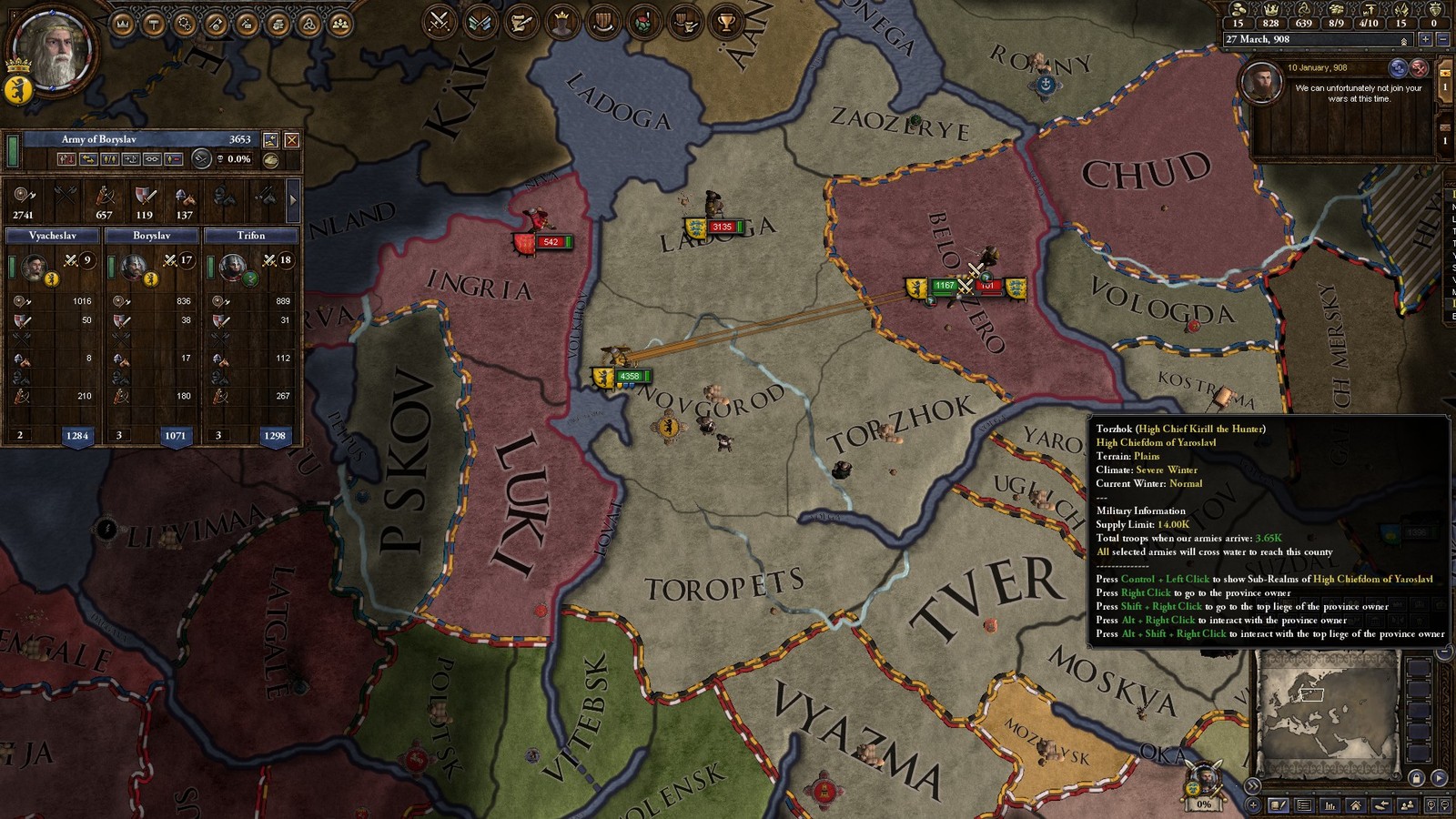Screen dimensions: 1456x819
Task: Click the blue reply button on the message
Action: point(1399,68)
